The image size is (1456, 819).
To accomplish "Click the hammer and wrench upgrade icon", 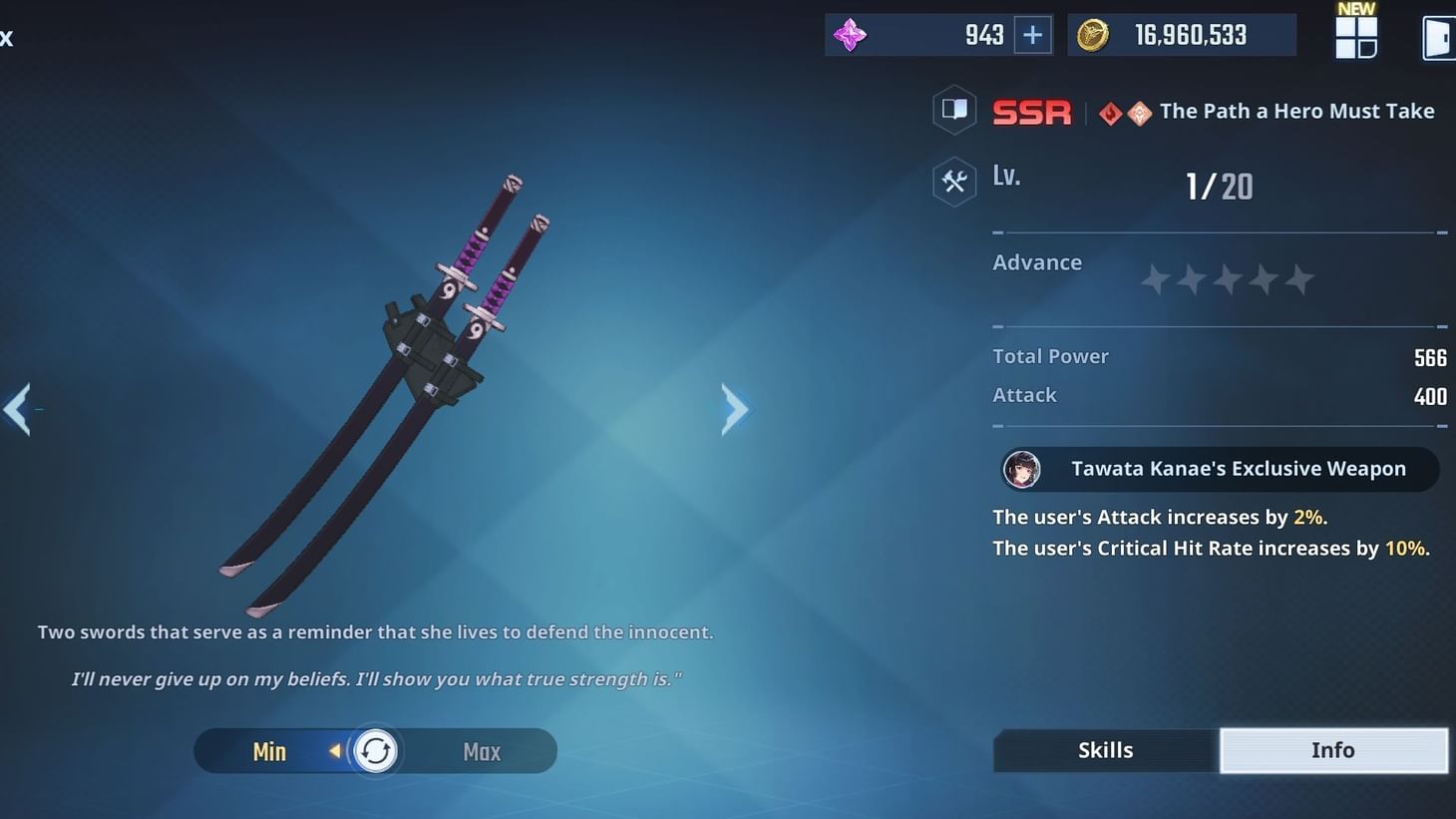I will [953, 181].
